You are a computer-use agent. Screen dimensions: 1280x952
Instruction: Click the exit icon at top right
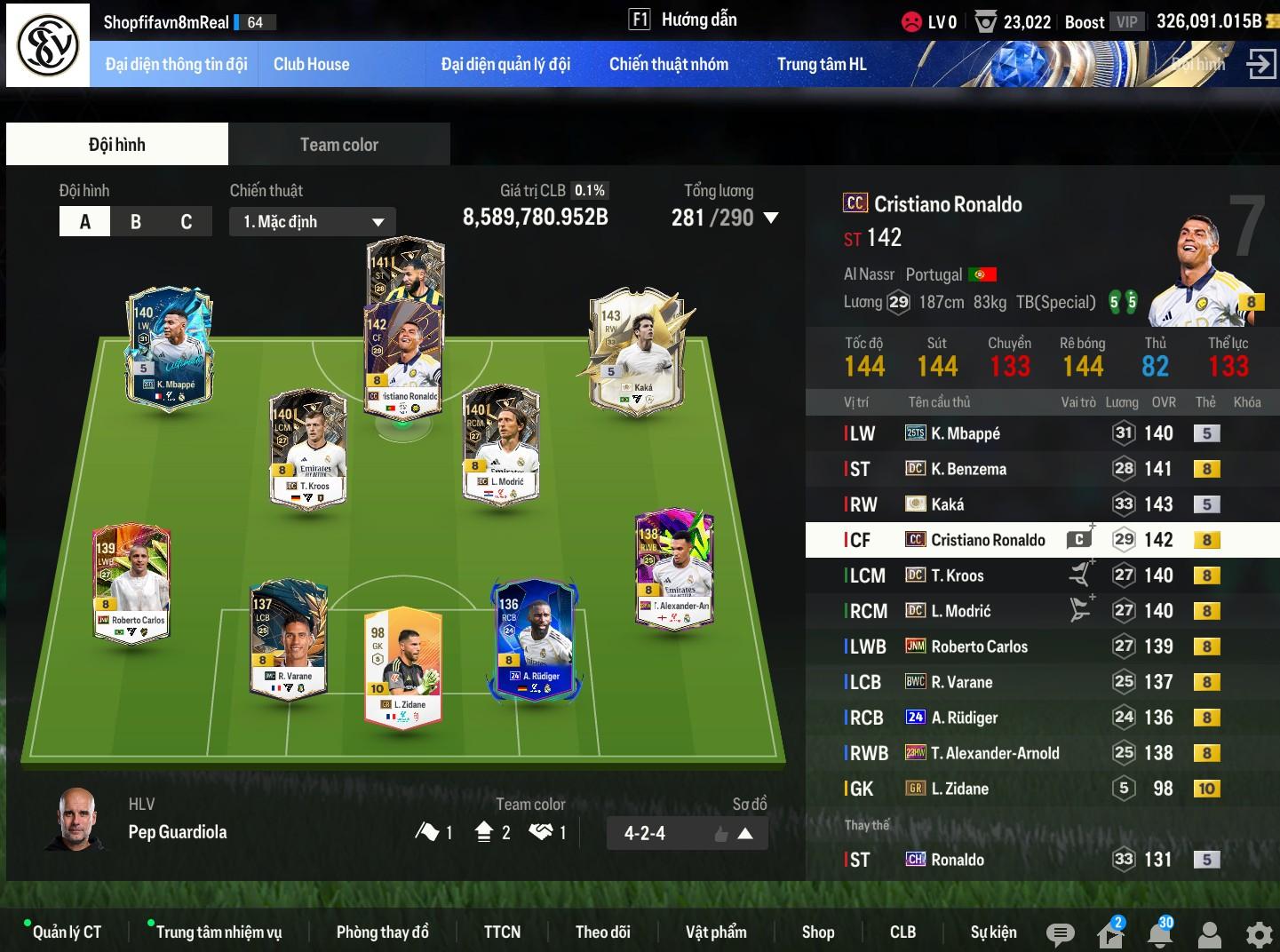pyautogui.click(x=1260, y=64)
